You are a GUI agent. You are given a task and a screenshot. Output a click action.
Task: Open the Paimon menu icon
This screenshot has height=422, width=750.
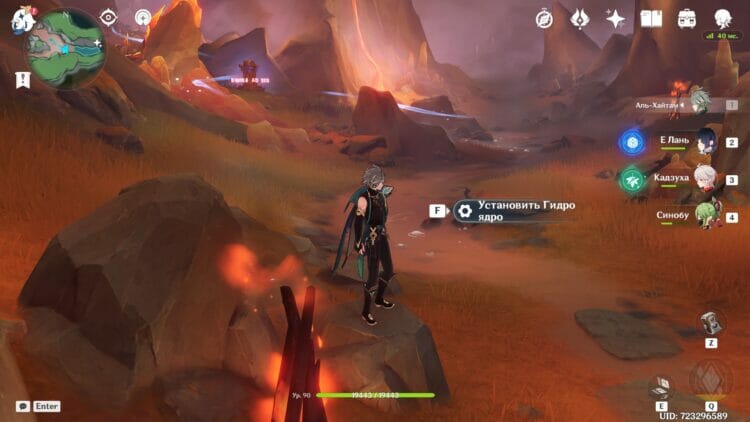pyautogui.click(x=22, y=19)
